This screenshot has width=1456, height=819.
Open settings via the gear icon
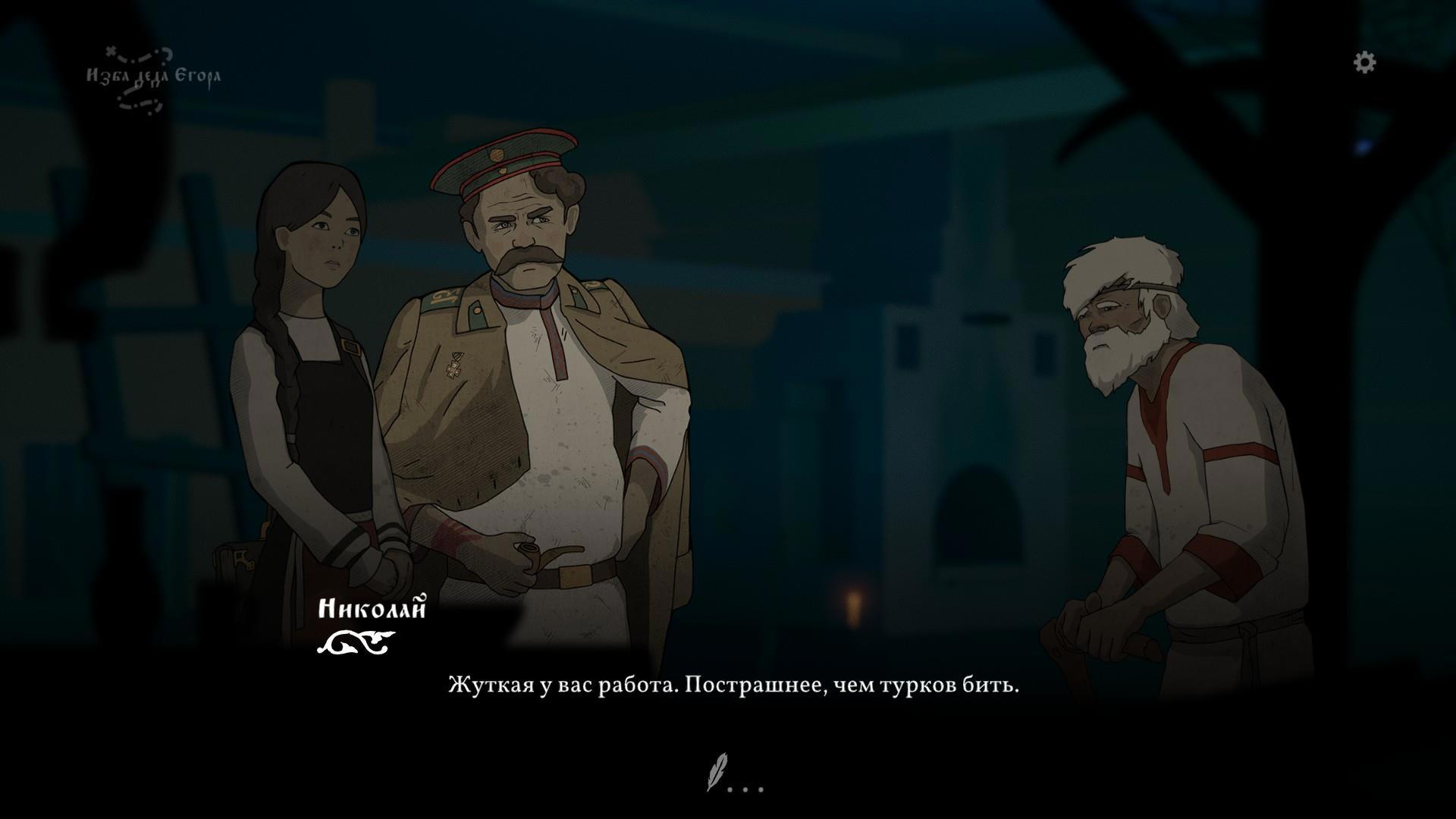[1364, 62]
